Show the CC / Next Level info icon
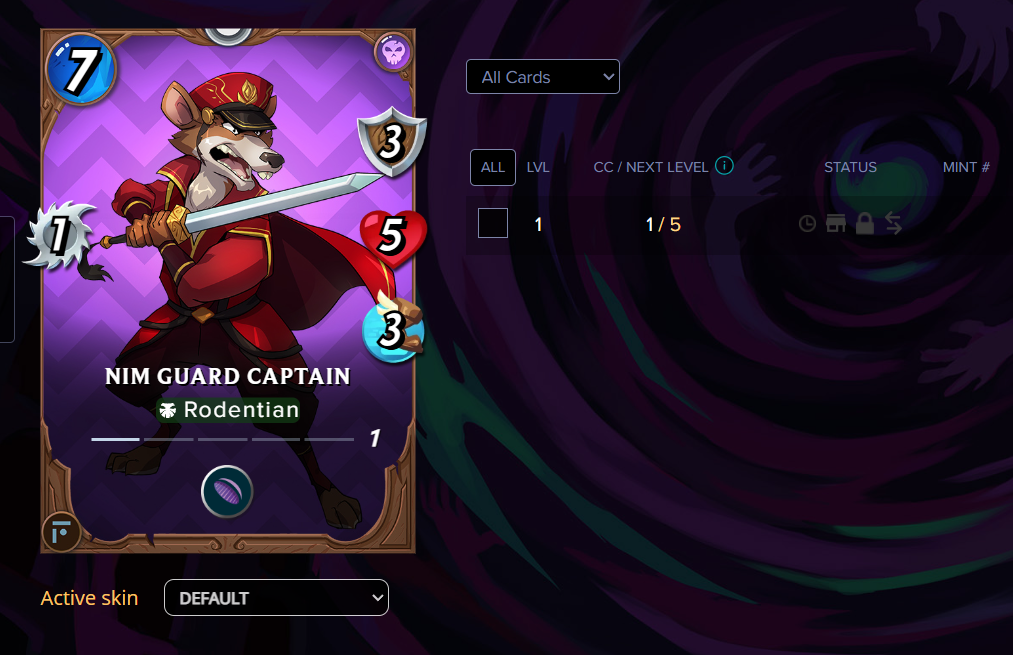The width and height of the screenshot is (1013, 655). (725, 165)
